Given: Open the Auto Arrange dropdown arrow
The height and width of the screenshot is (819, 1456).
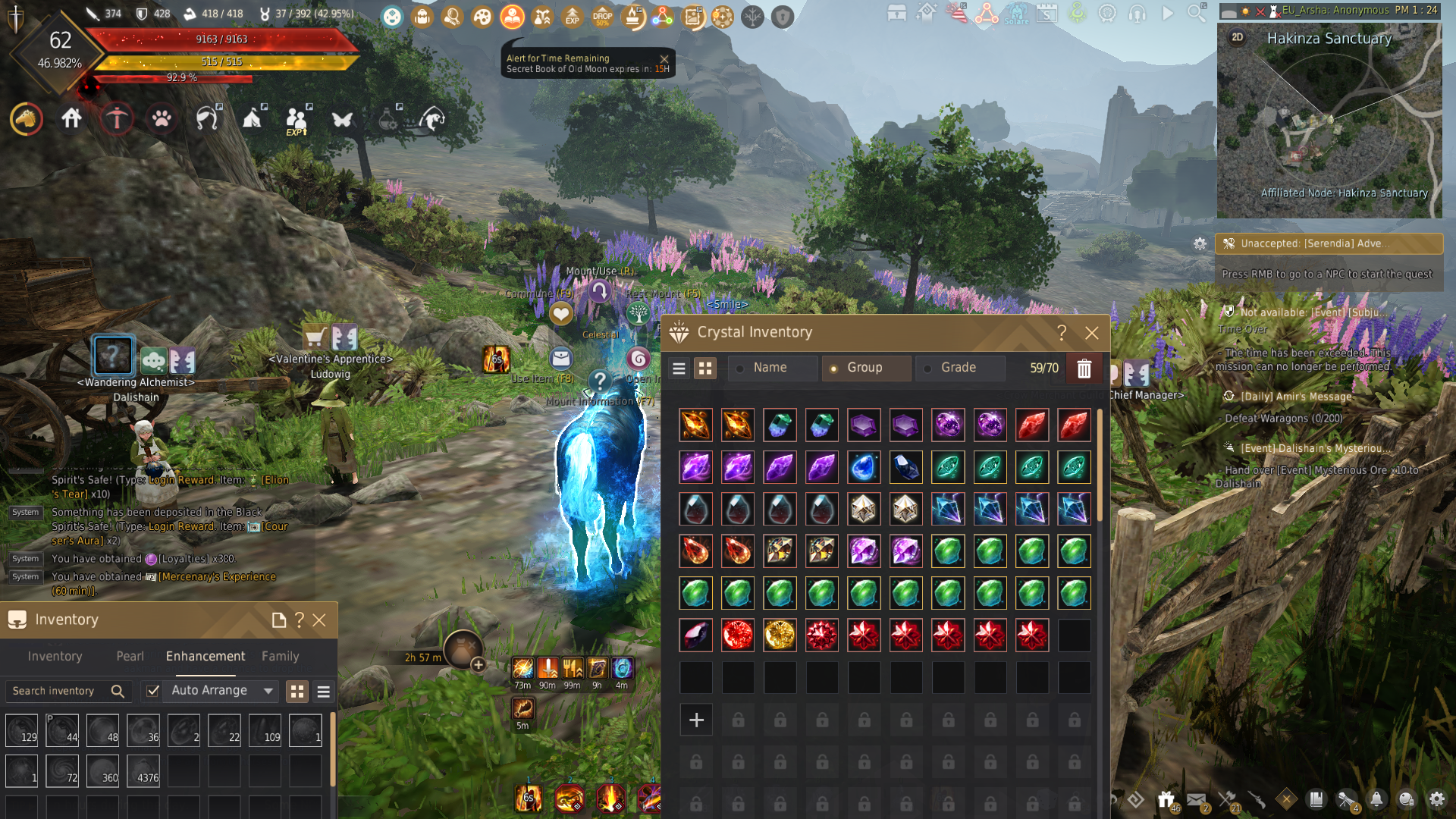Looking at the screenshot, I should (x=268, y=691).
